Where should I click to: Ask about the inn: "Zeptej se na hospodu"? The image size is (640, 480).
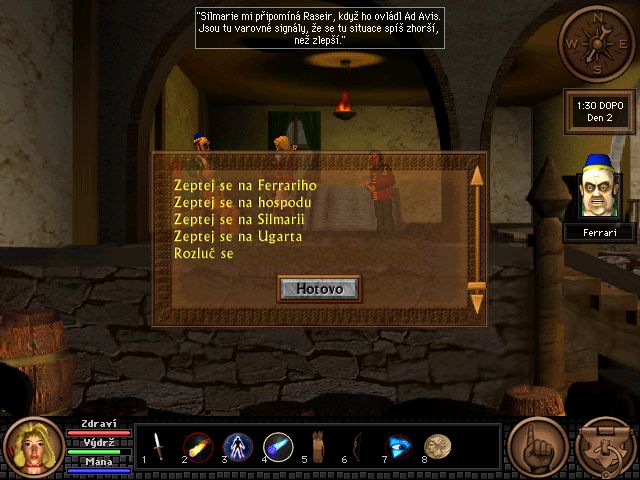(x=235, y=202)
